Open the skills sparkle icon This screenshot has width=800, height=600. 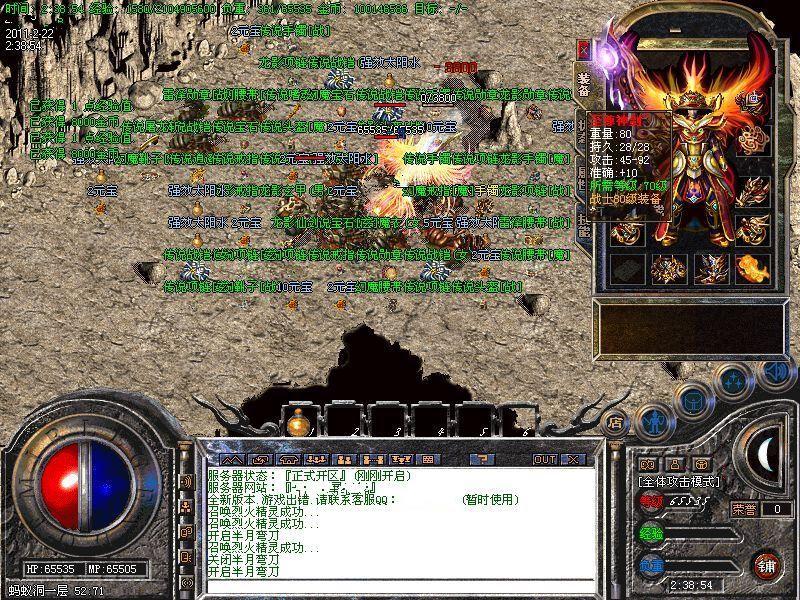pyautogui.click(x=733, y=379)
